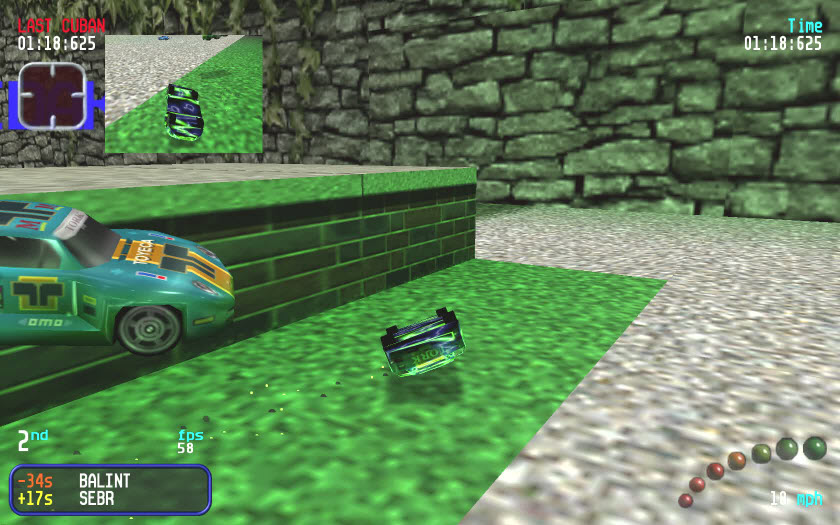Select the rear-view camera inset
The height and width of the screenshot is (525, 840).
pyautogui.click(x=183, y=94)
